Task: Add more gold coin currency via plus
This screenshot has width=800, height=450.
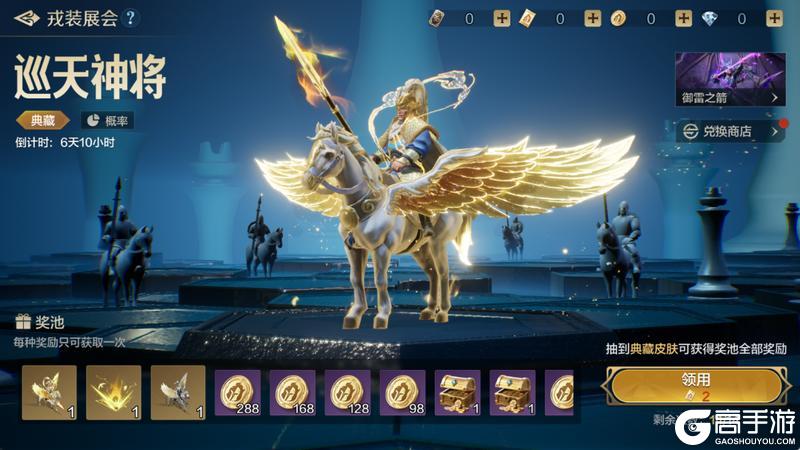Action: tap(683, 18)
